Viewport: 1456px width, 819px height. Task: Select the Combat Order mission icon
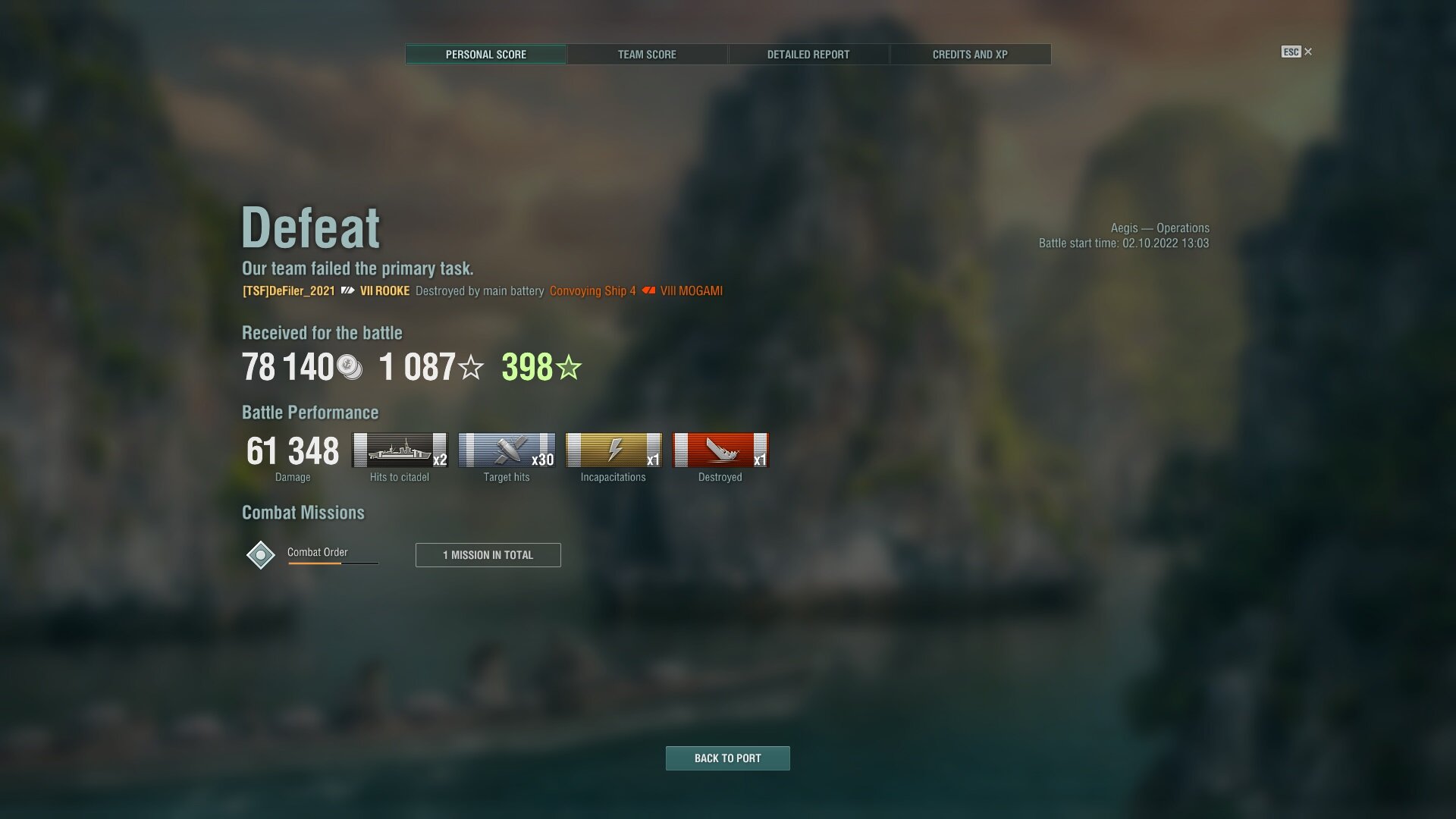[260, 555]
